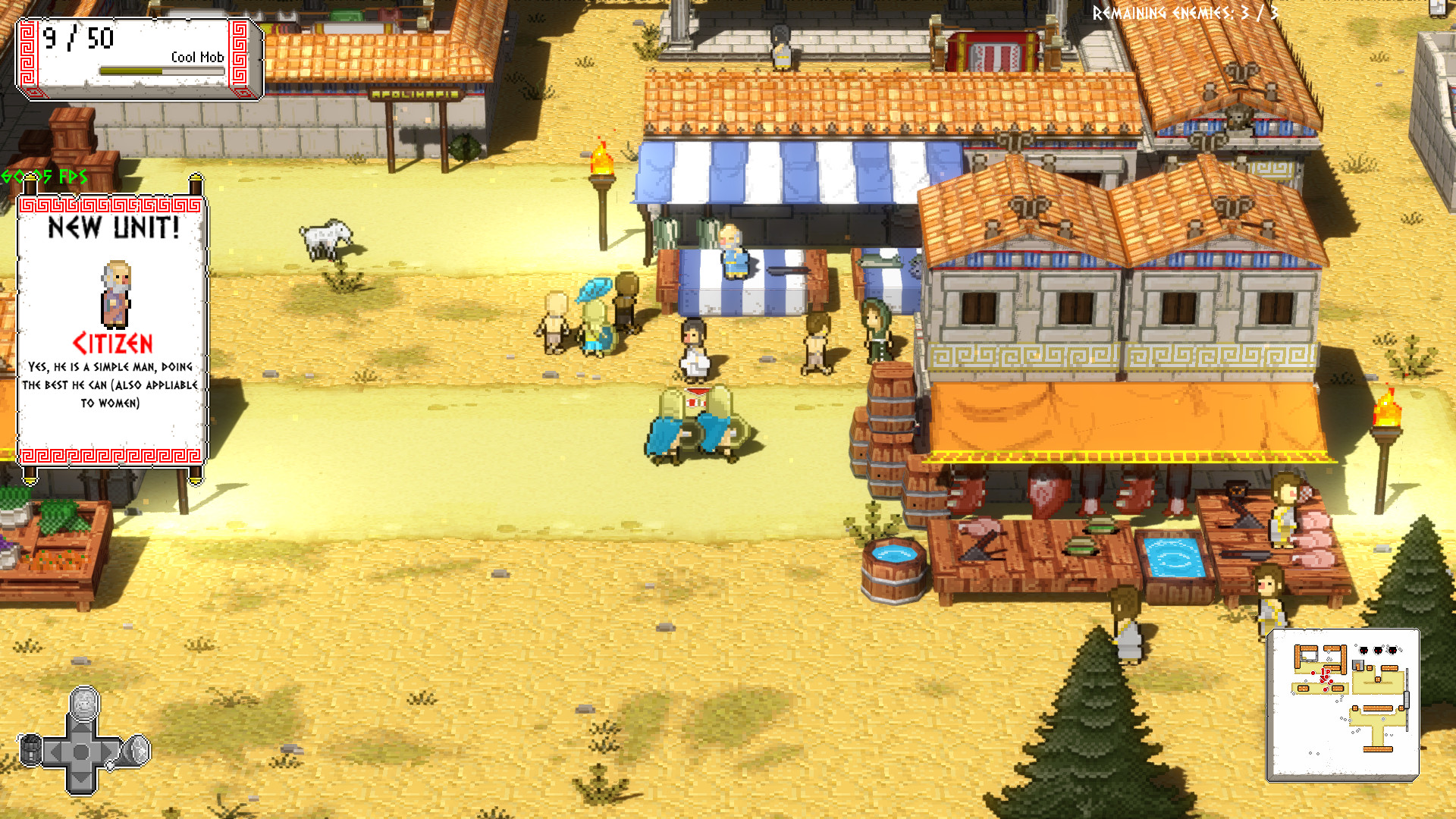This screenshot has width=1456, height=819.
Task: Click the barrel icon left of the D-pad
Action: click(30, 751)
